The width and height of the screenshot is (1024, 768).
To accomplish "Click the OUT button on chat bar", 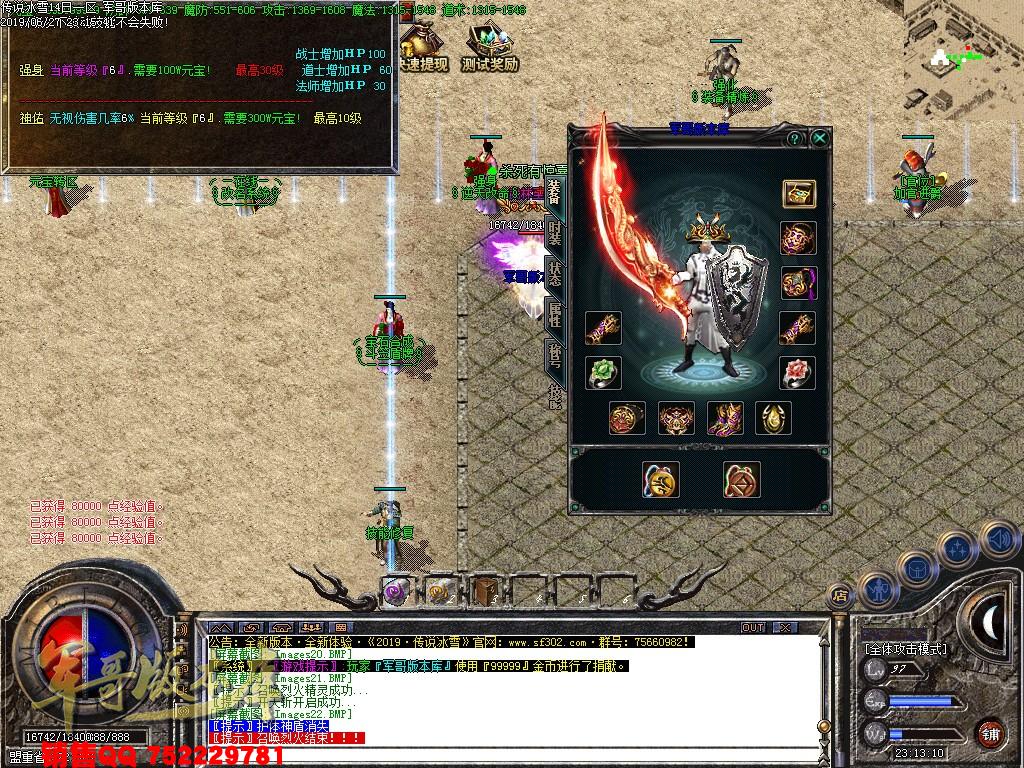I will click(x=753, y=627).
